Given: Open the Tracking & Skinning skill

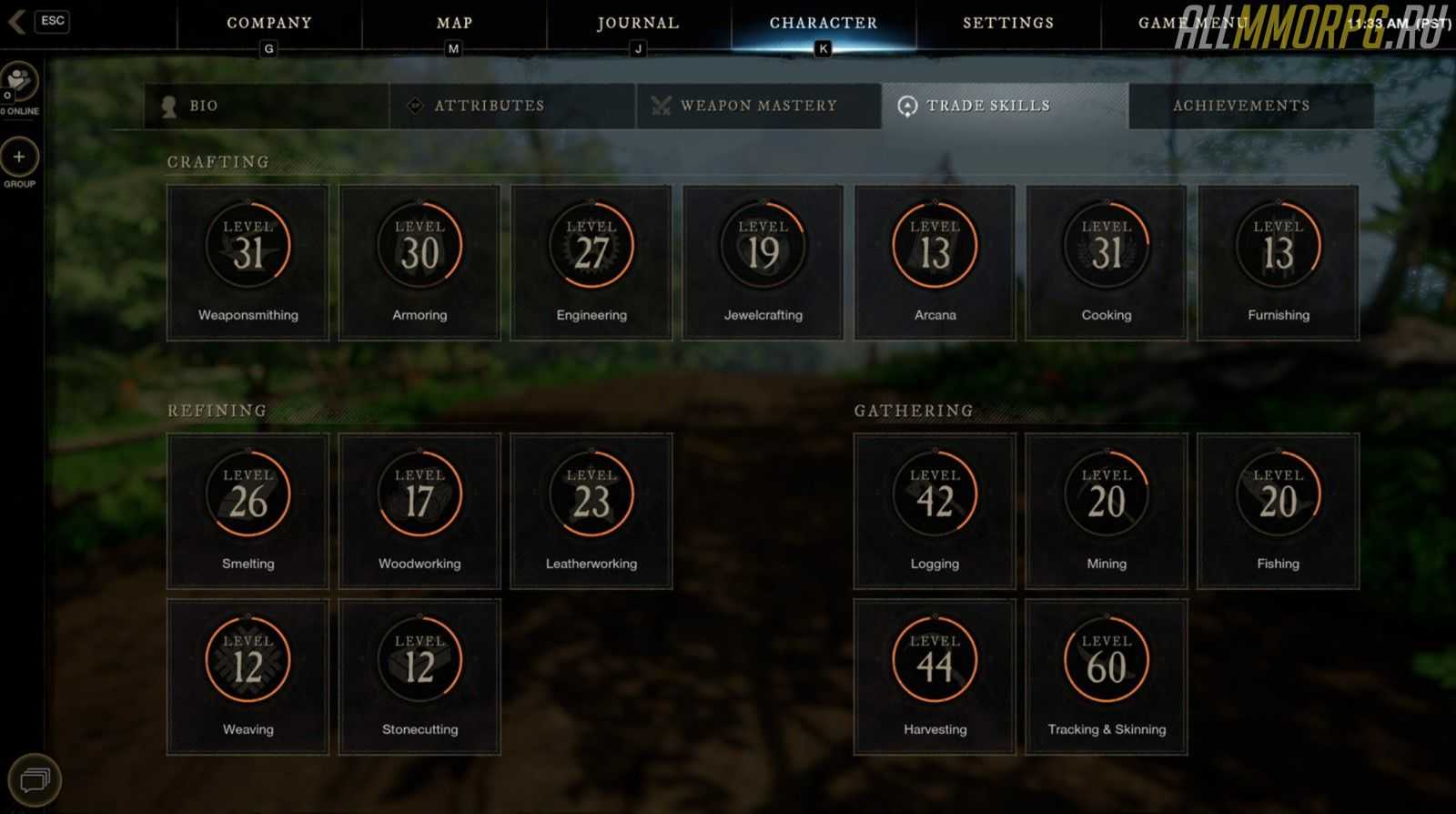Looking at the screenshot, I should tap(1107, 677).
